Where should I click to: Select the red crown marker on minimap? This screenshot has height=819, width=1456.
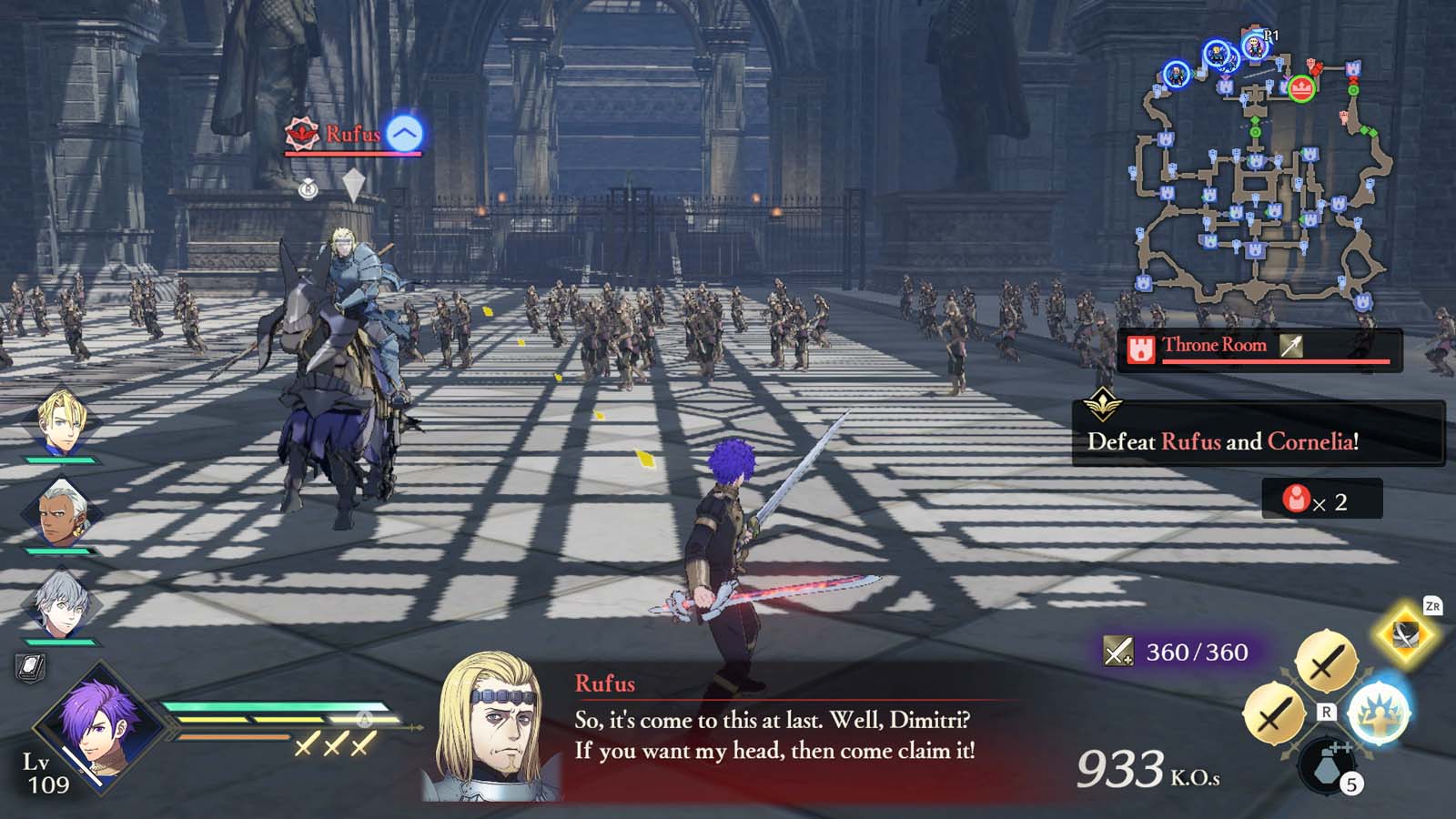pyautogui.click(x=1302, y=88)
